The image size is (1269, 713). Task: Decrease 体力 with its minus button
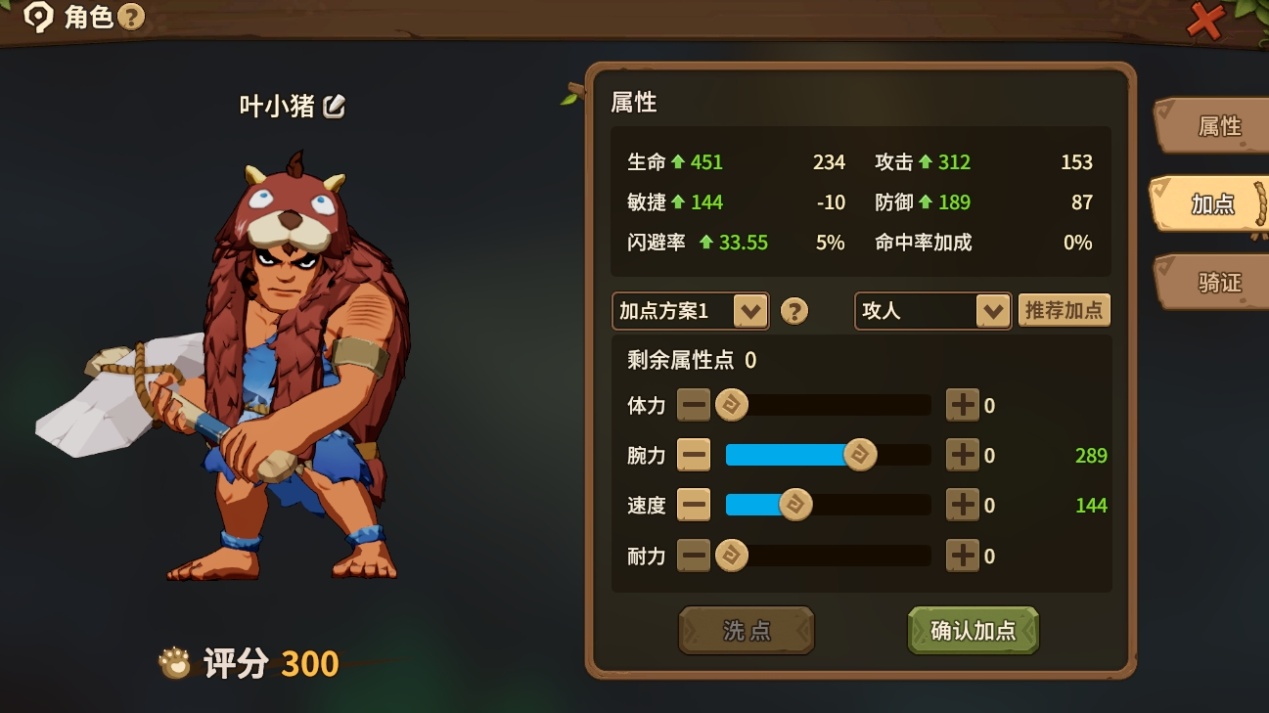coord(693,405)
